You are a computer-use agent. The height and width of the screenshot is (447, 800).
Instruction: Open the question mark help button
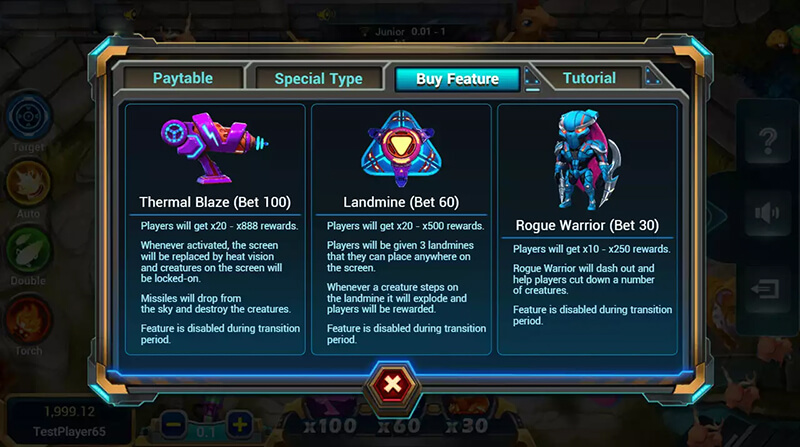point(769,141)
